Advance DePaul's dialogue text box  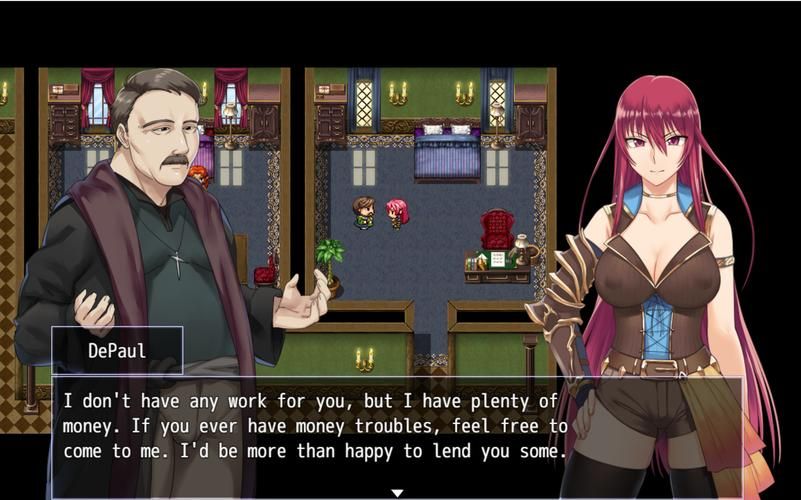point(315,426)
